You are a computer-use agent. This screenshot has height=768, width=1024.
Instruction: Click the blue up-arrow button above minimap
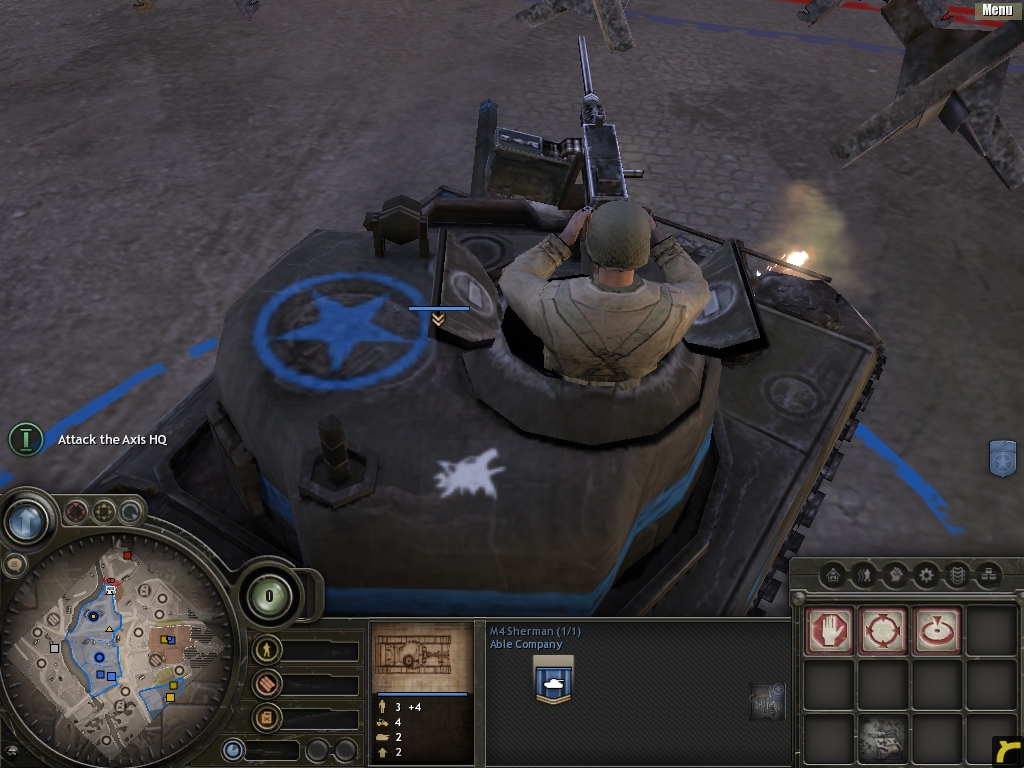click(x=25, y=520)
